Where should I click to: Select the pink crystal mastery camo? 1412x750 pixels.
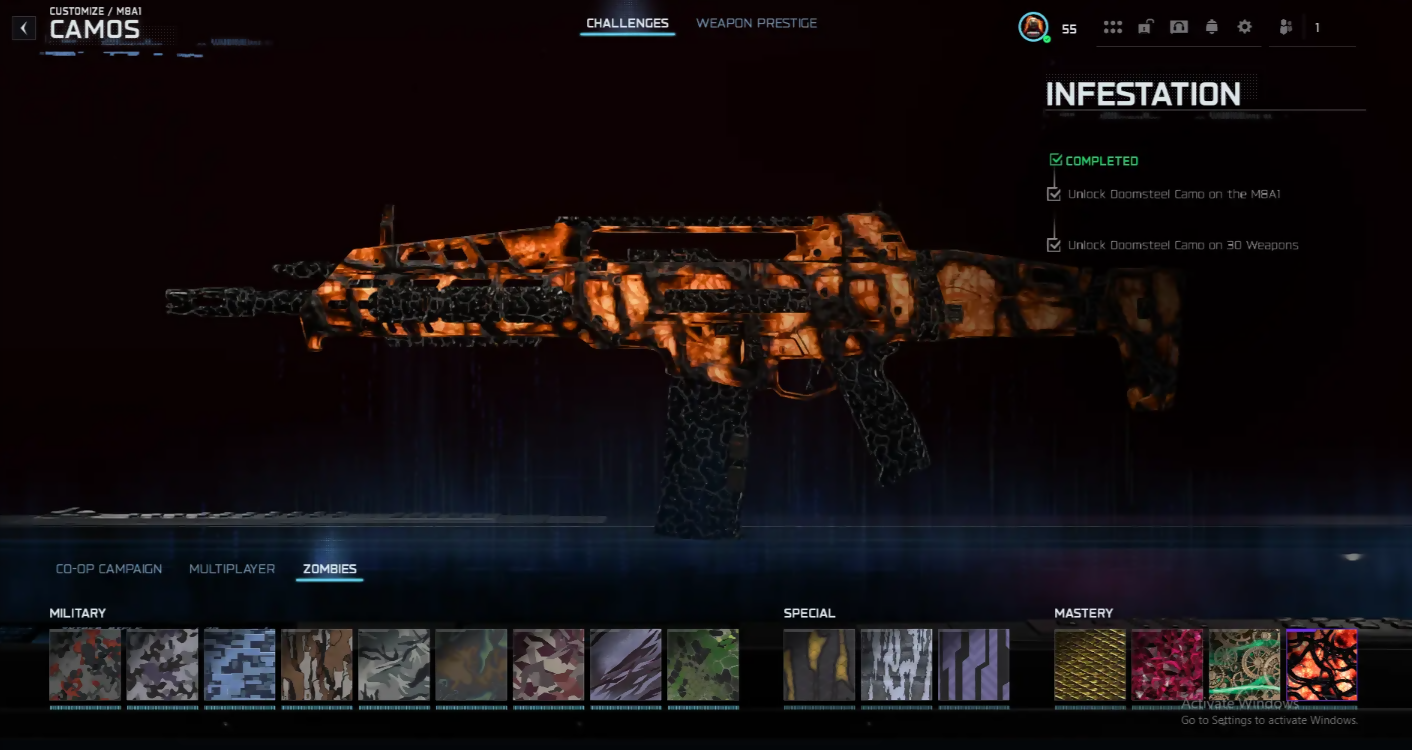[x=1167, y=665]
